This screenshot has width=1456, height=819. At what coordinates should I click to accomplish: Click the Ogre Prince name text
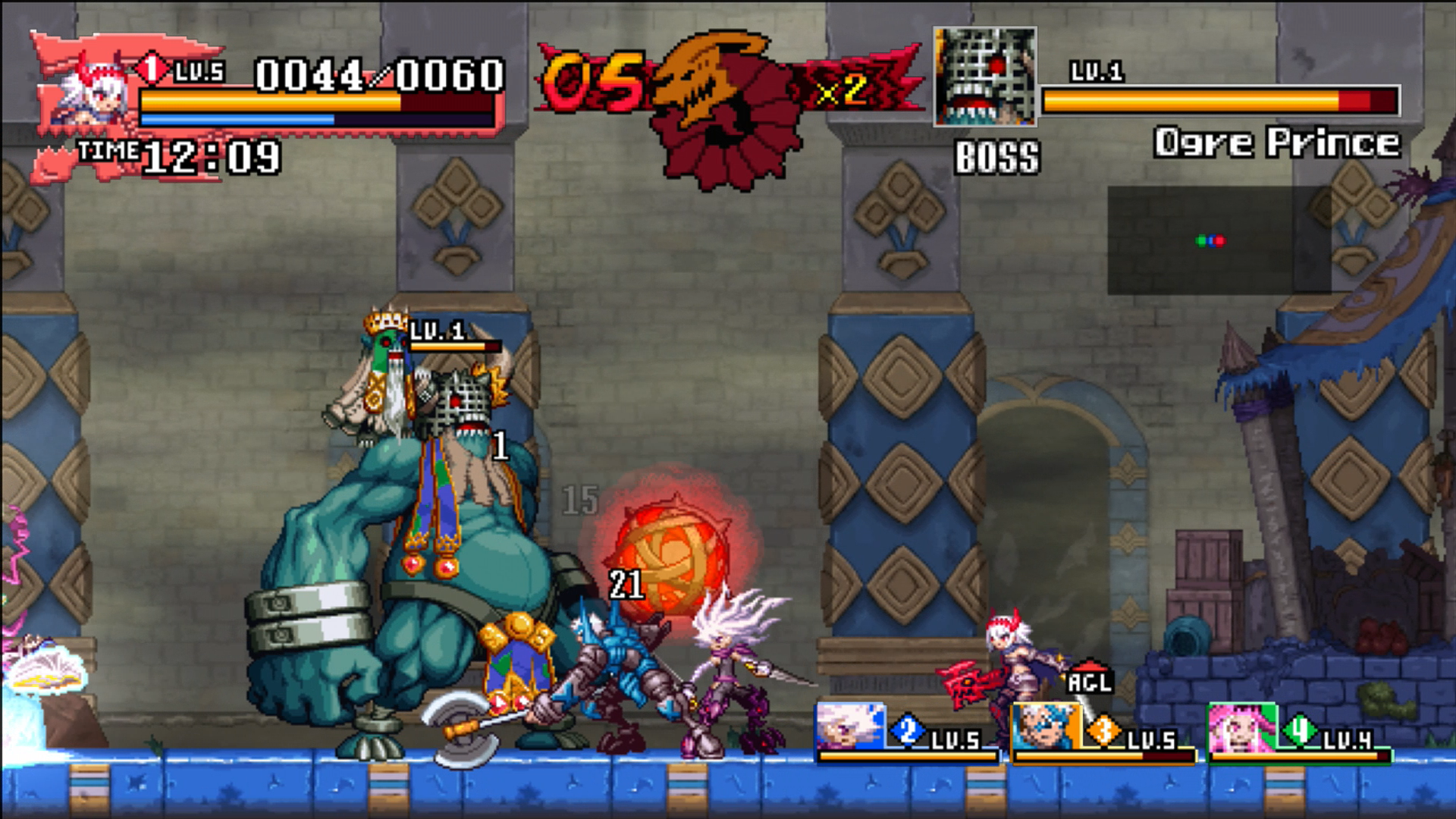coord(1276,142)
